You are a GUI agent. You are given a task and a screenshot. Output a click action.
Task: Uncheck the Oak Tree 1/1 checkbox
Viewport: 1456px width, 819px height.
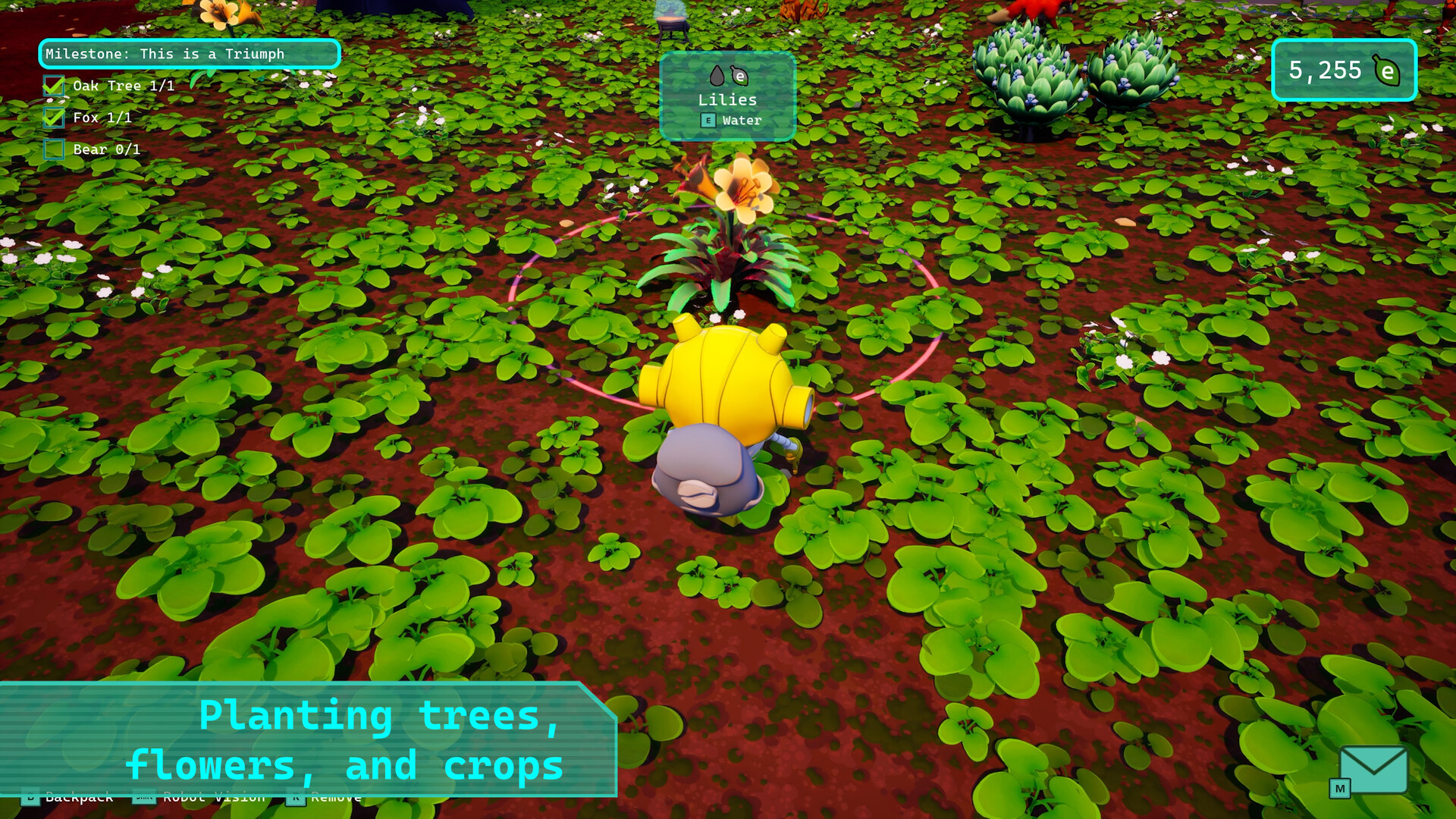[x=53, y=86]
